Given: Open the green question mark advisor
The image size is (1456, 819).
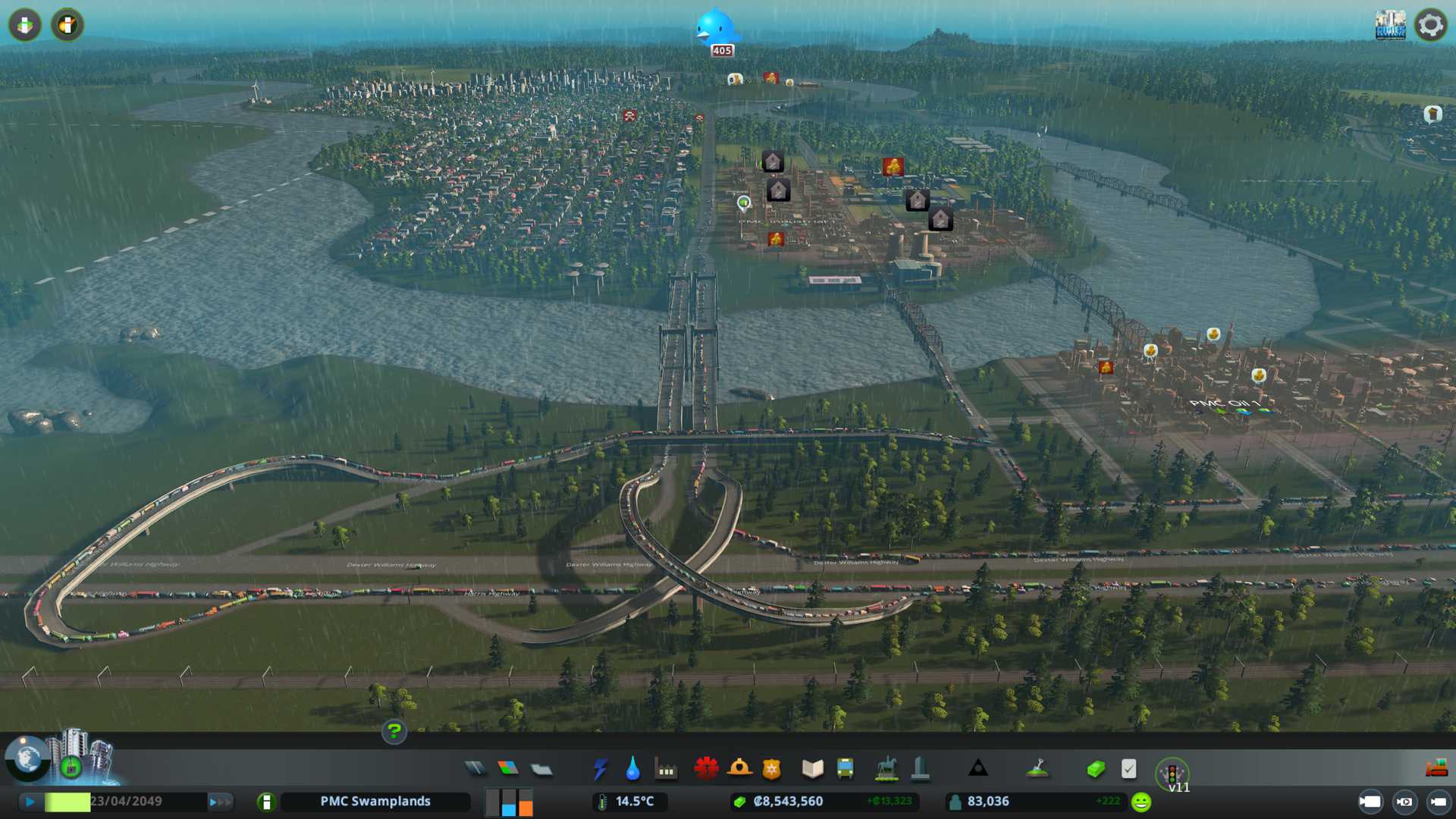Looking at the screenshot, I should (x=394, y=731).
